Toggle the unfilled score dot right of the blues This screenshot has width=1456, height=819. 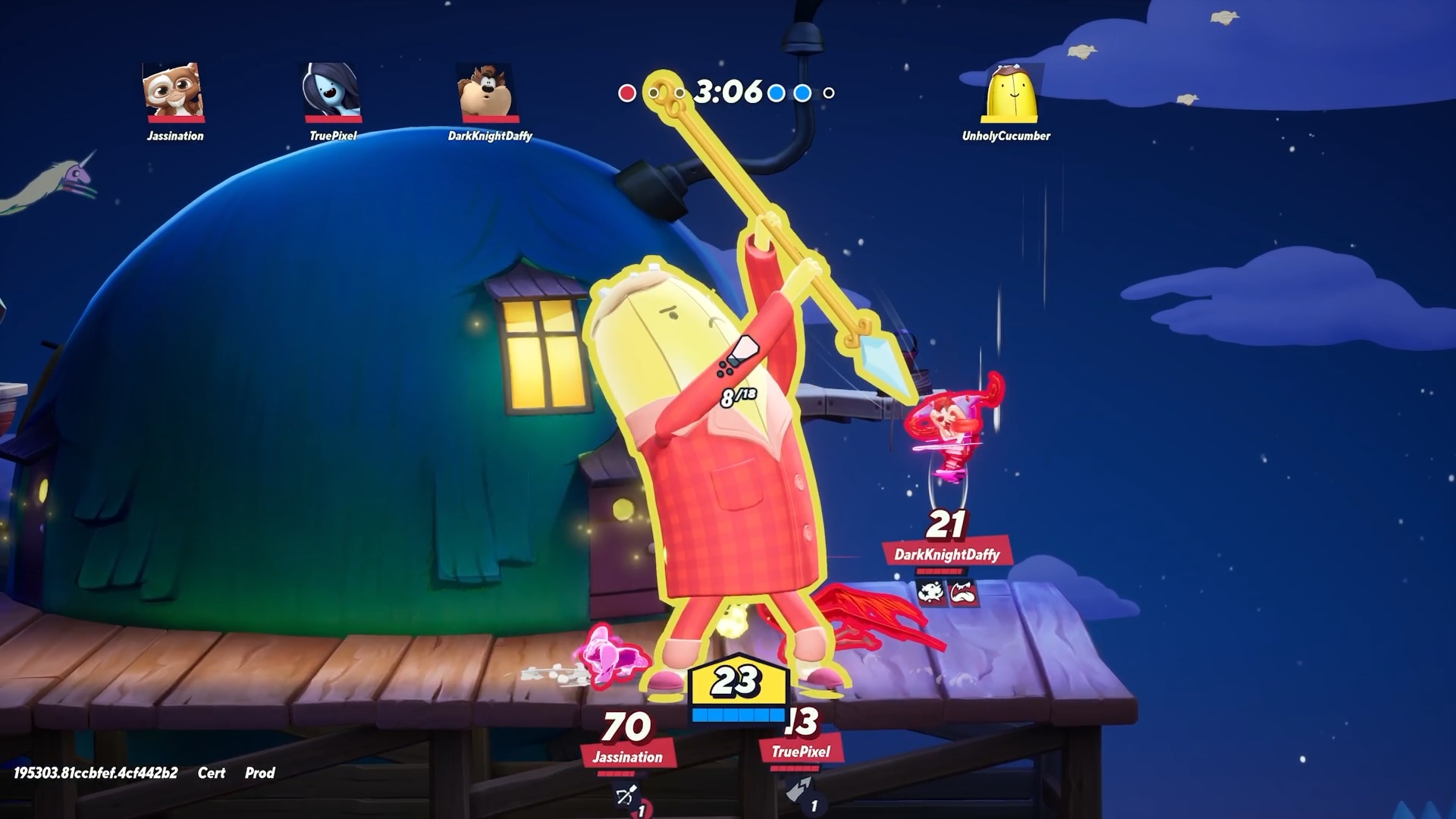tap(827, 92)
